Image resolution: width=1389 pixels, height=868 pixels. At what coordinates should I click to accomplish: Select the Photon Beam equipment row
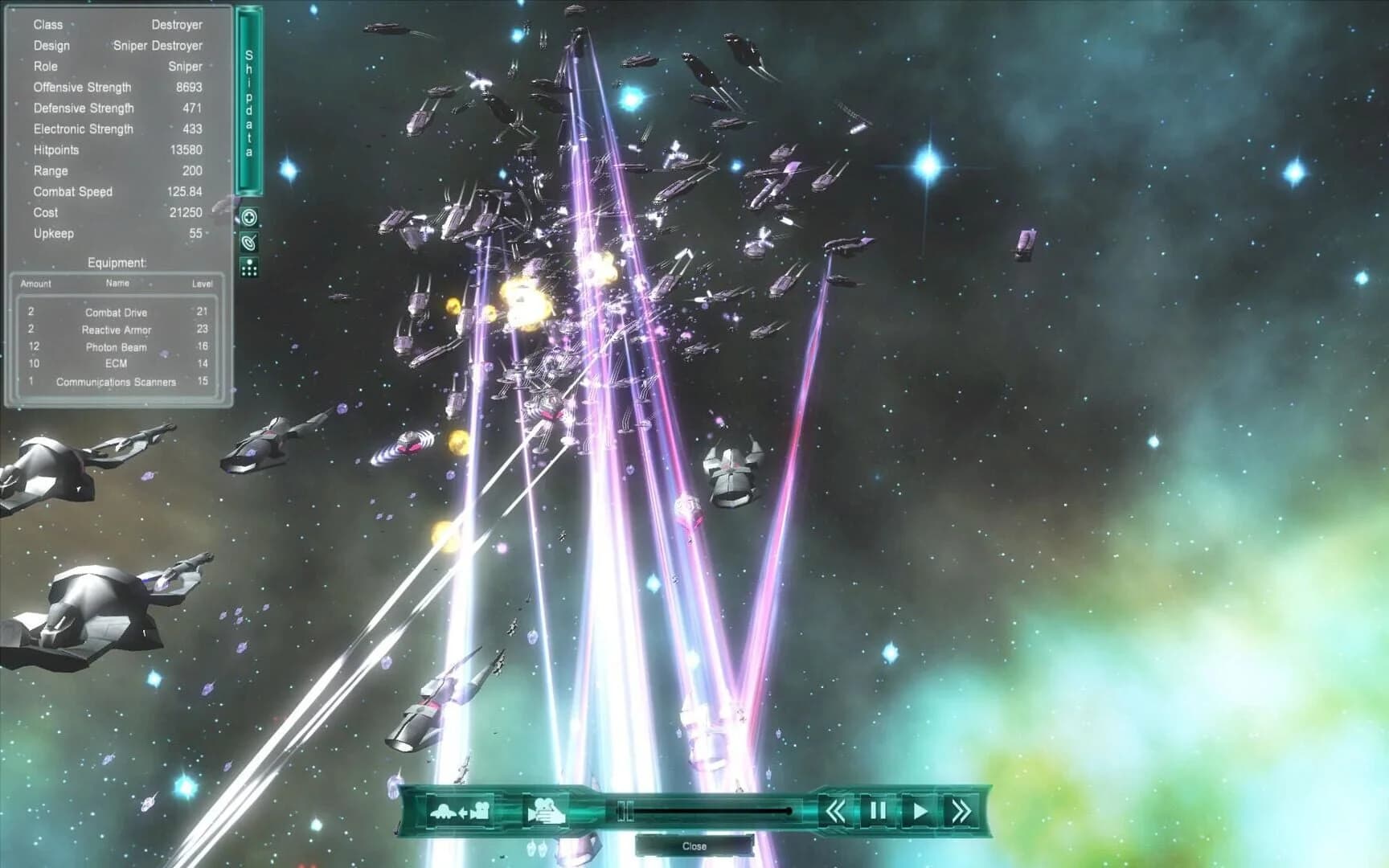click(x=117, y=347)
